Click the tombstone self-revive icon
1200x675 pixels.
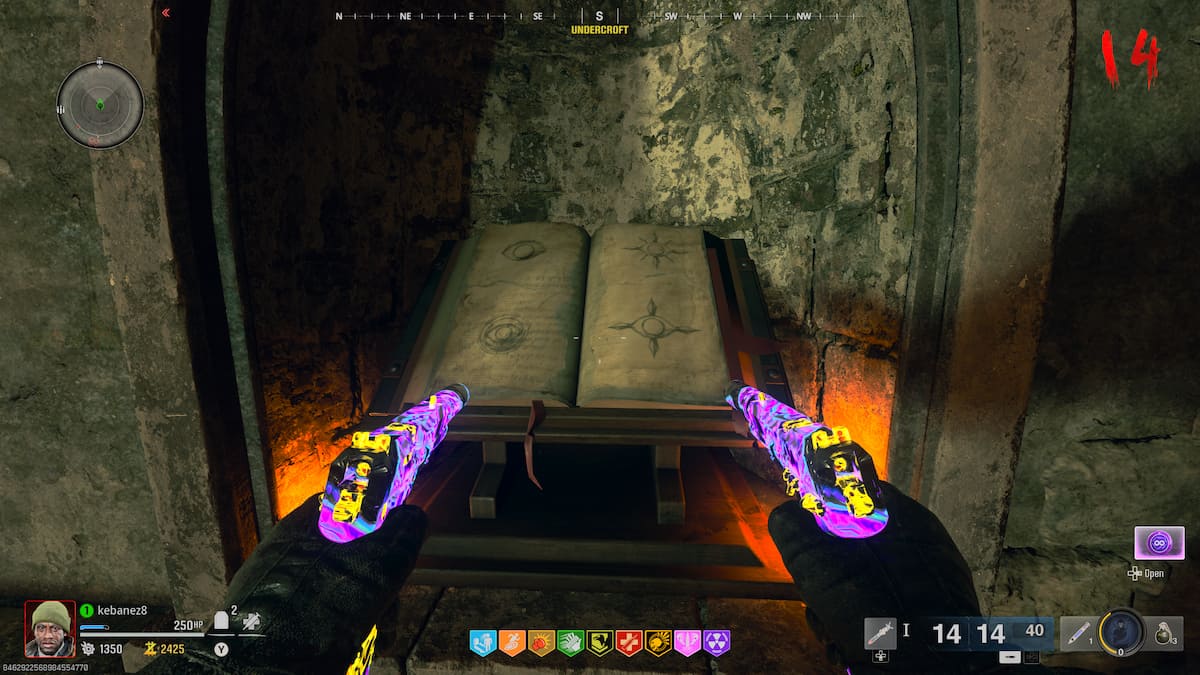click(x=221, y=621)
